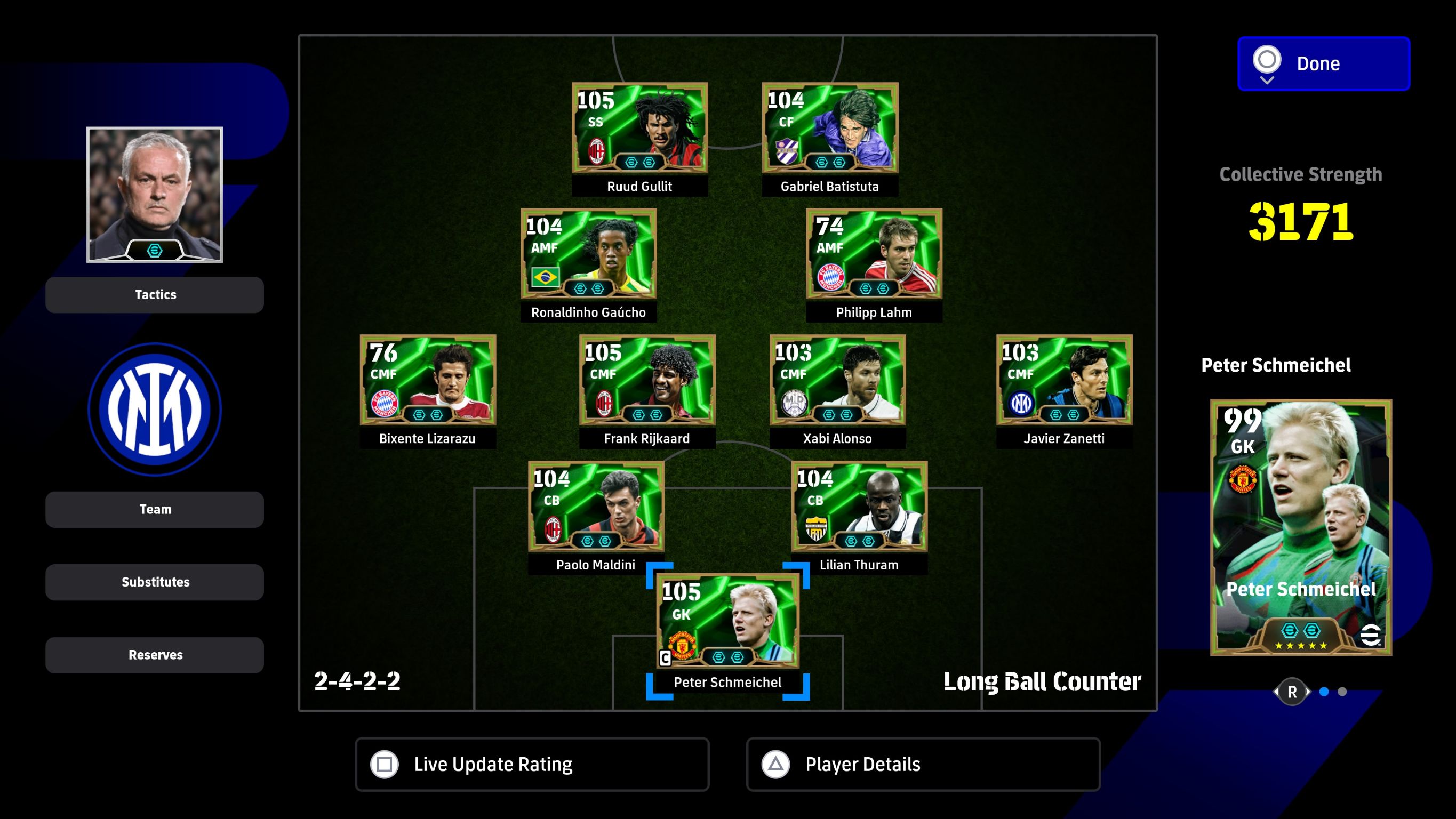Pick Javier Zanetti's CMF card
The image size is (1456, 819).
point(1064,380)
